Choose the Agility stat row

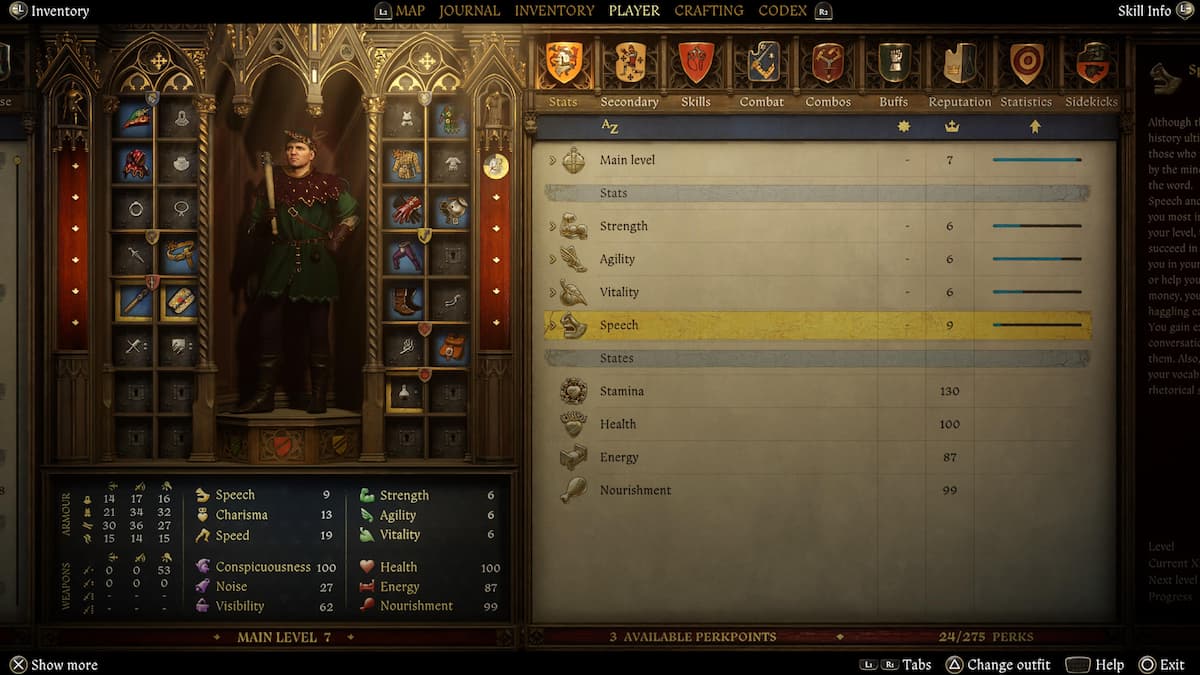[x=617, y=259]
